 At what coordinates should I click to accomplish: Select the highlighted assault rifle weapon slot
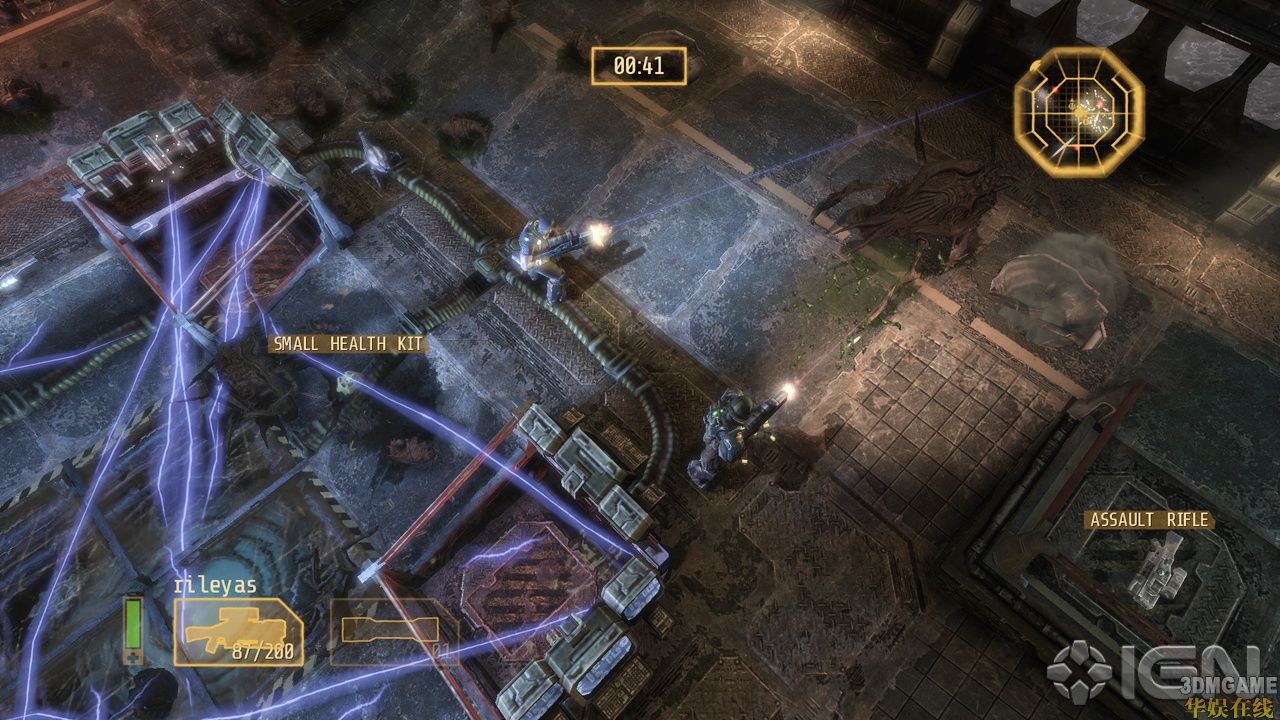(238, 632)
